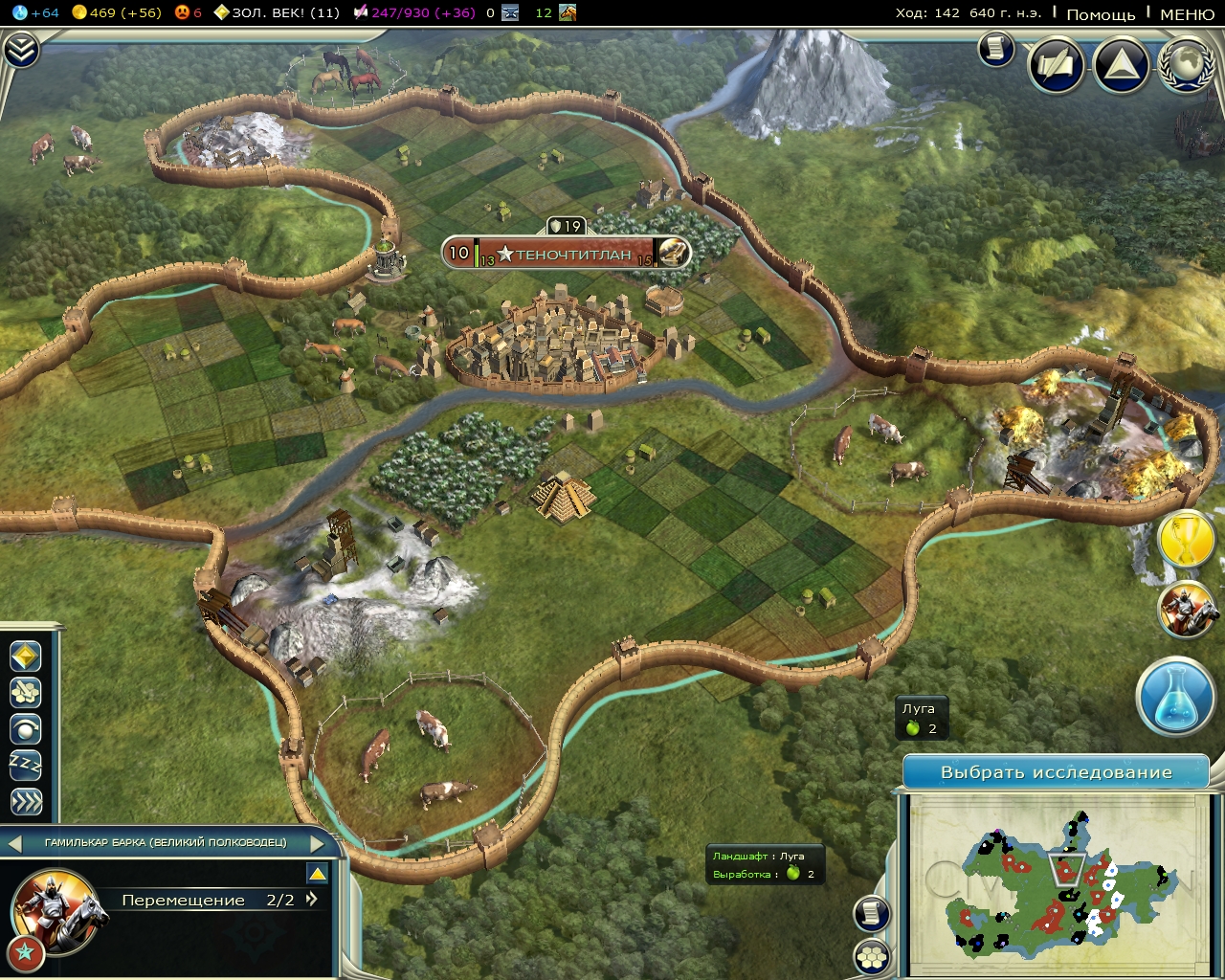Viewport: 1225px width, 980px height.
Task: Cycle to previous unit with left arrow
Action: pos(13,844)
